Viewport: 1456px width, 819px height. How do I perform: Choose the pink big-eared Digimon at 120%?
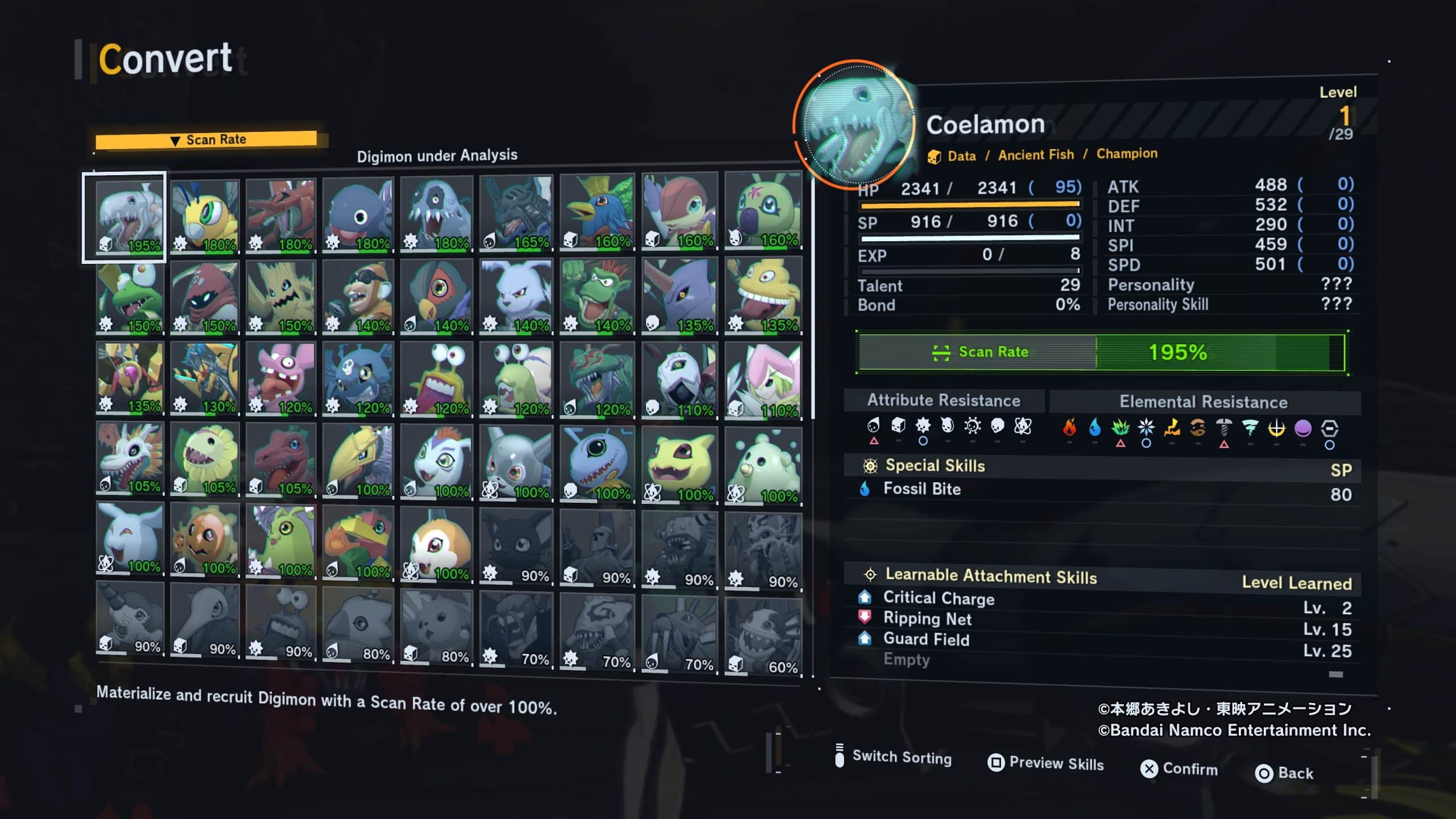click(281, 378)
